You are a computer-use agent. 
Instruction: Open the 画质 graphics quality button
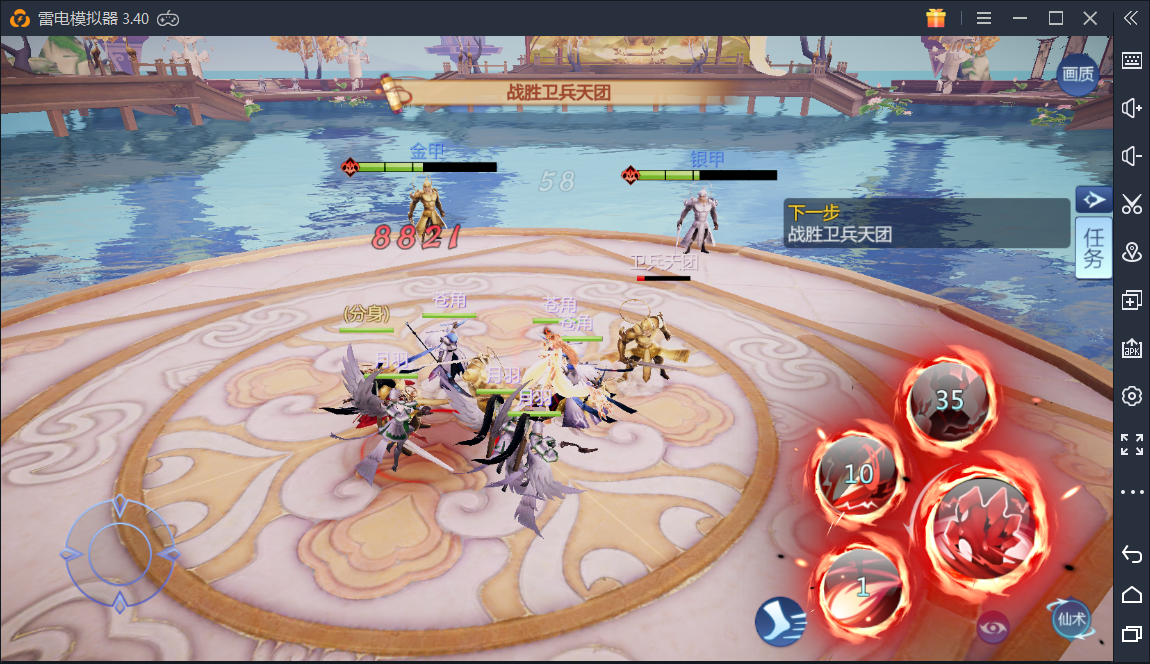[1077, 74]
